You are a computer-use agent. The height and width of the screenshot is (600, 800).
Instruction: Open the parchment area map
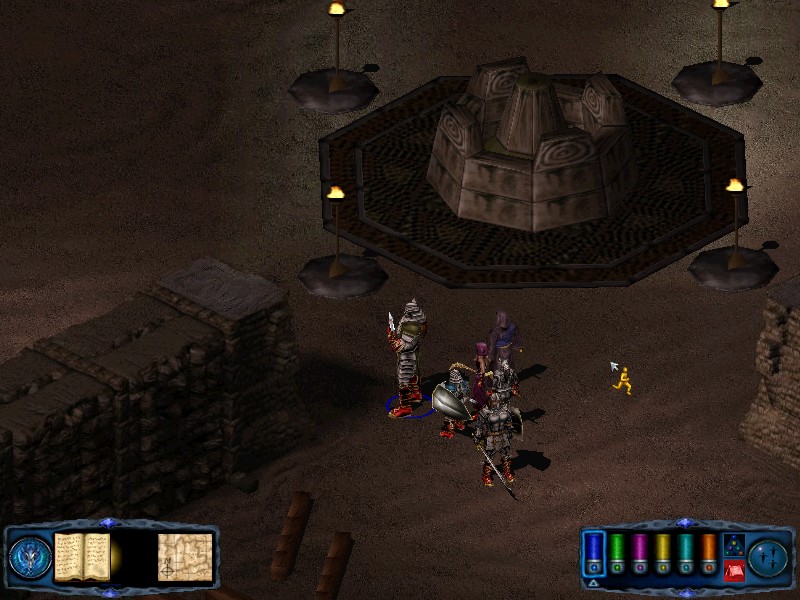(185, 556)
